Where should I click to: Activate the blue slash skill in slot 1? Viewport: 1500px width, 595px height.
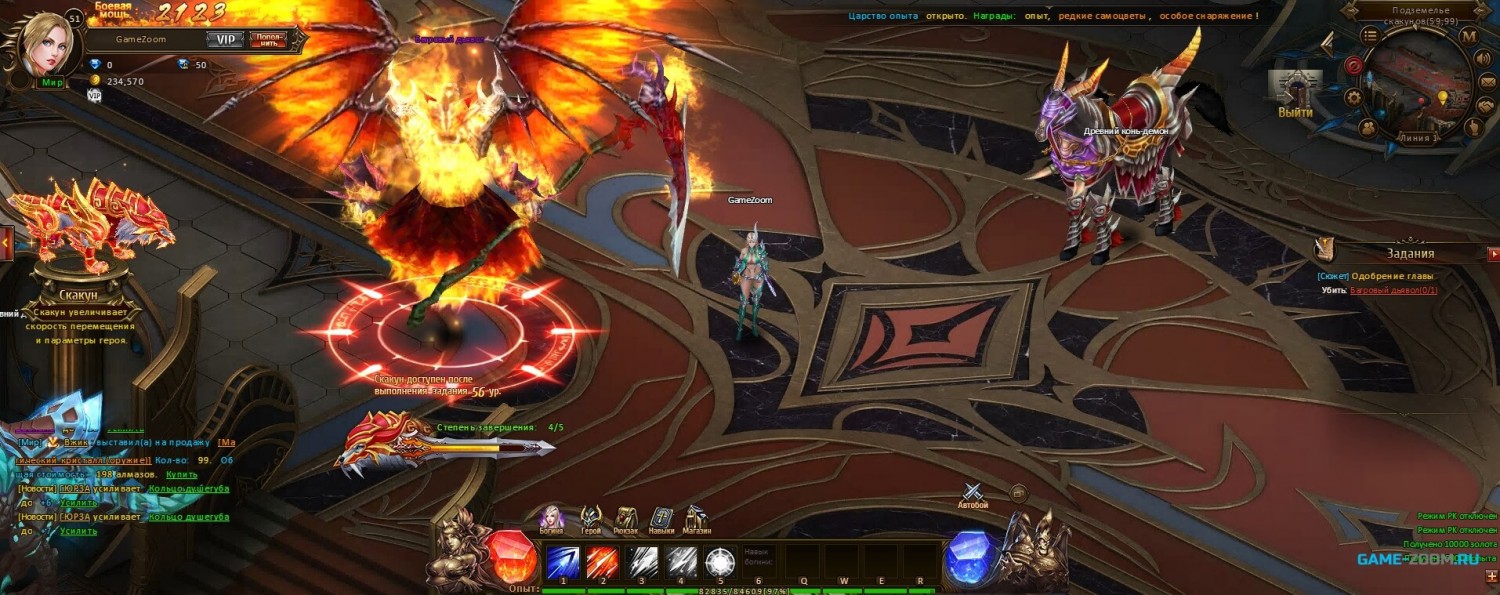[562, 562]
